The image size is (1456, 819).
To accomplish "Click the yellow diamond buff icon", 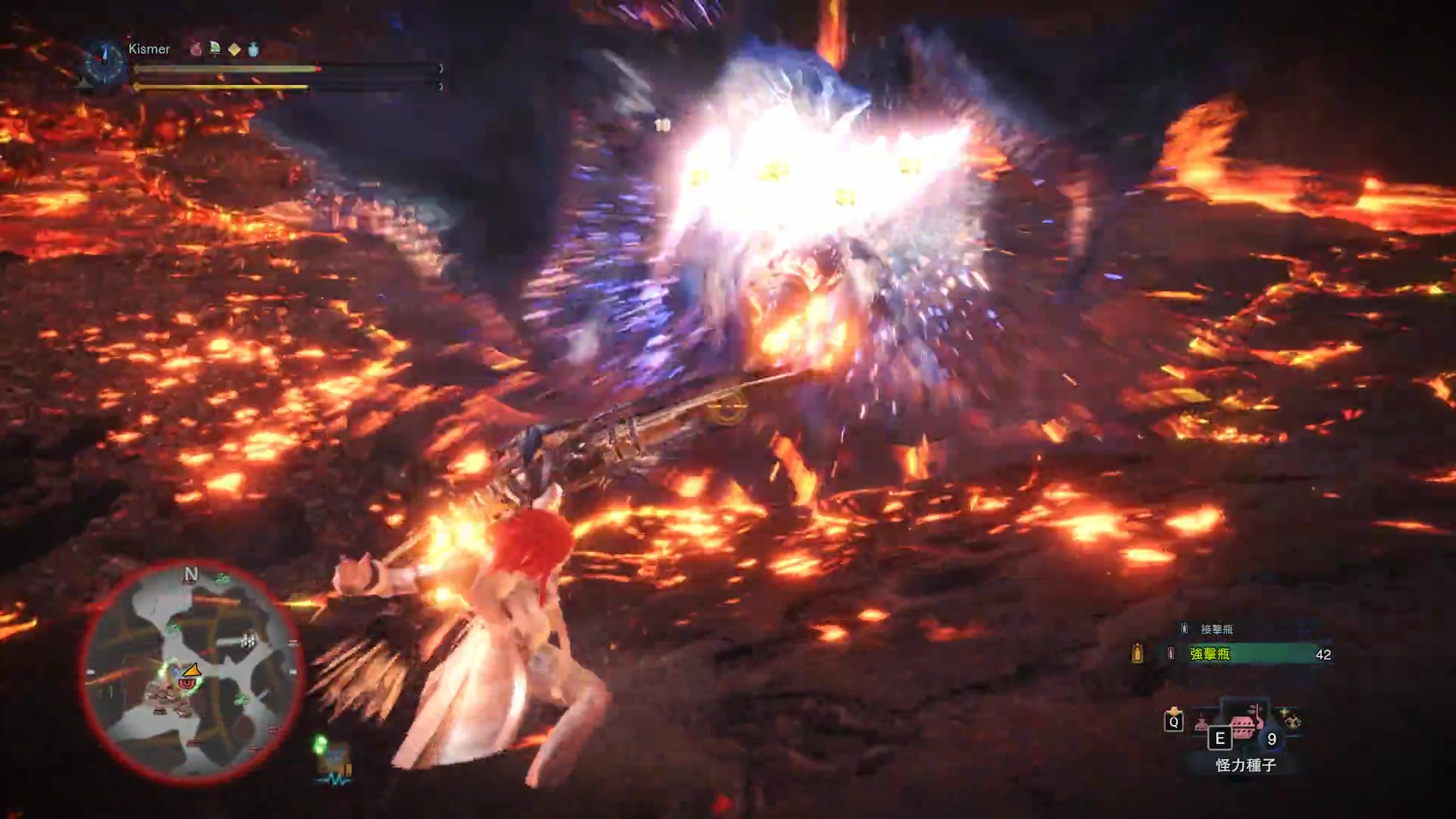I will coord(234,49).
